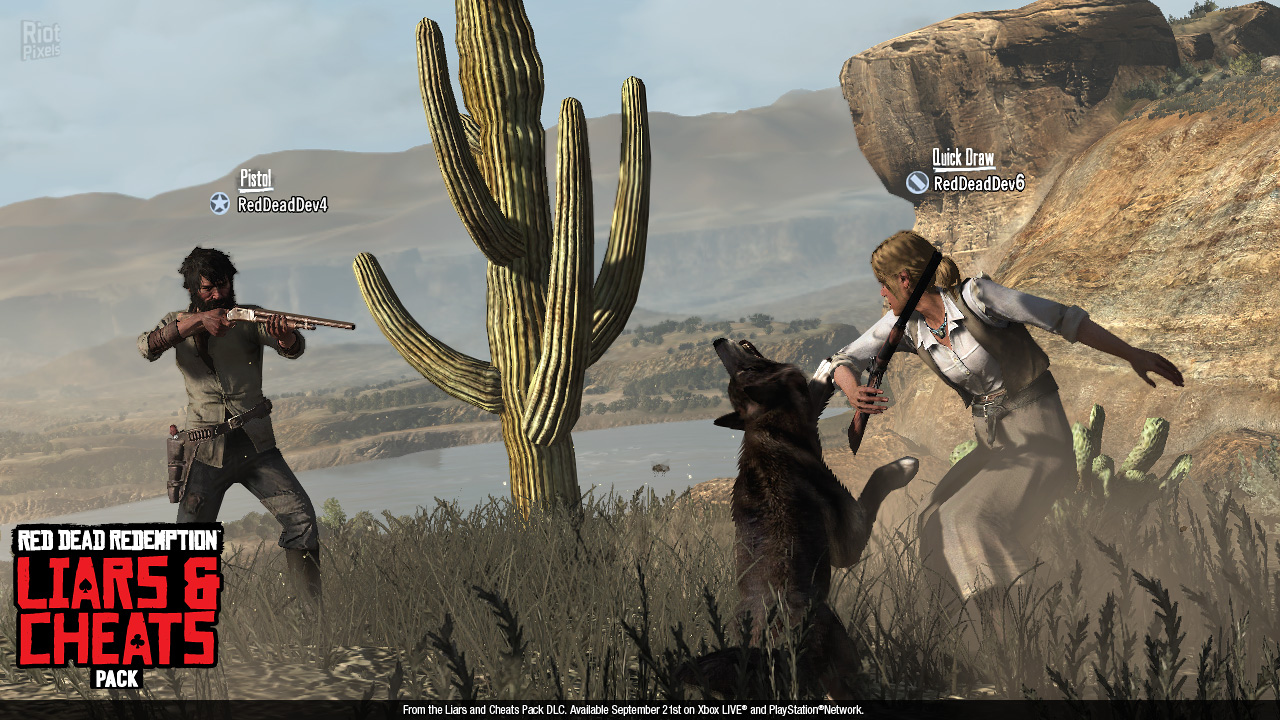Open the Riot Pixels watermark logo
Viewport: 1280px width, 720px height.
tap(40, 39)
